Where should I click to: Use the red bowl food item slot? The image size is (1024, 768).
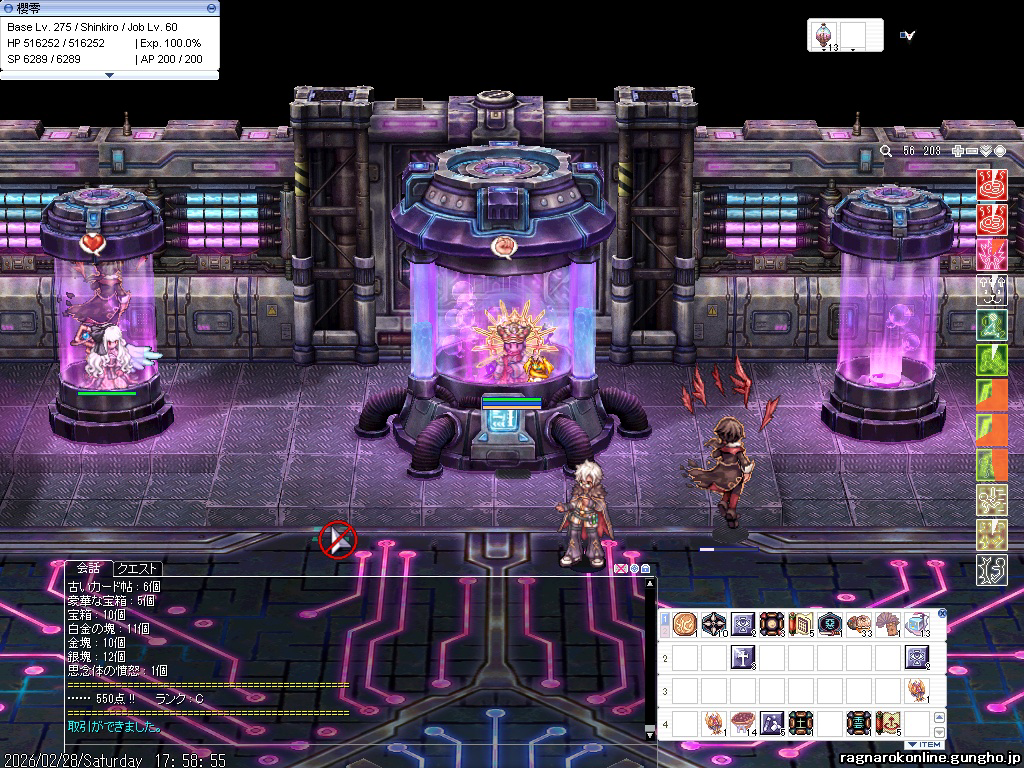click(742, 722)
